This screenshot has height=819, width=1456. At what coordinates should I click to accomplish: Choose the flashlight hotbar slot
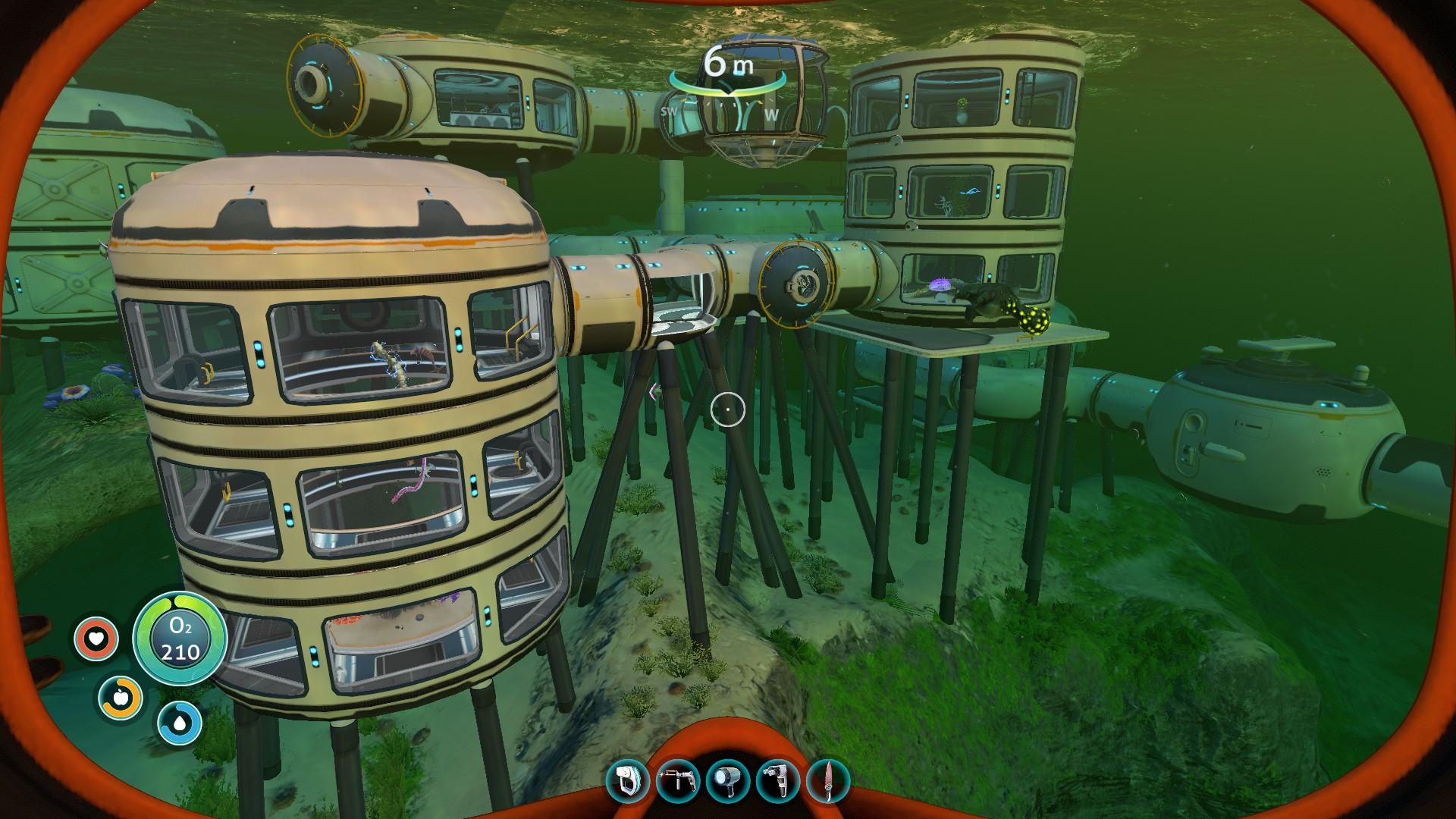click(728, 782)
